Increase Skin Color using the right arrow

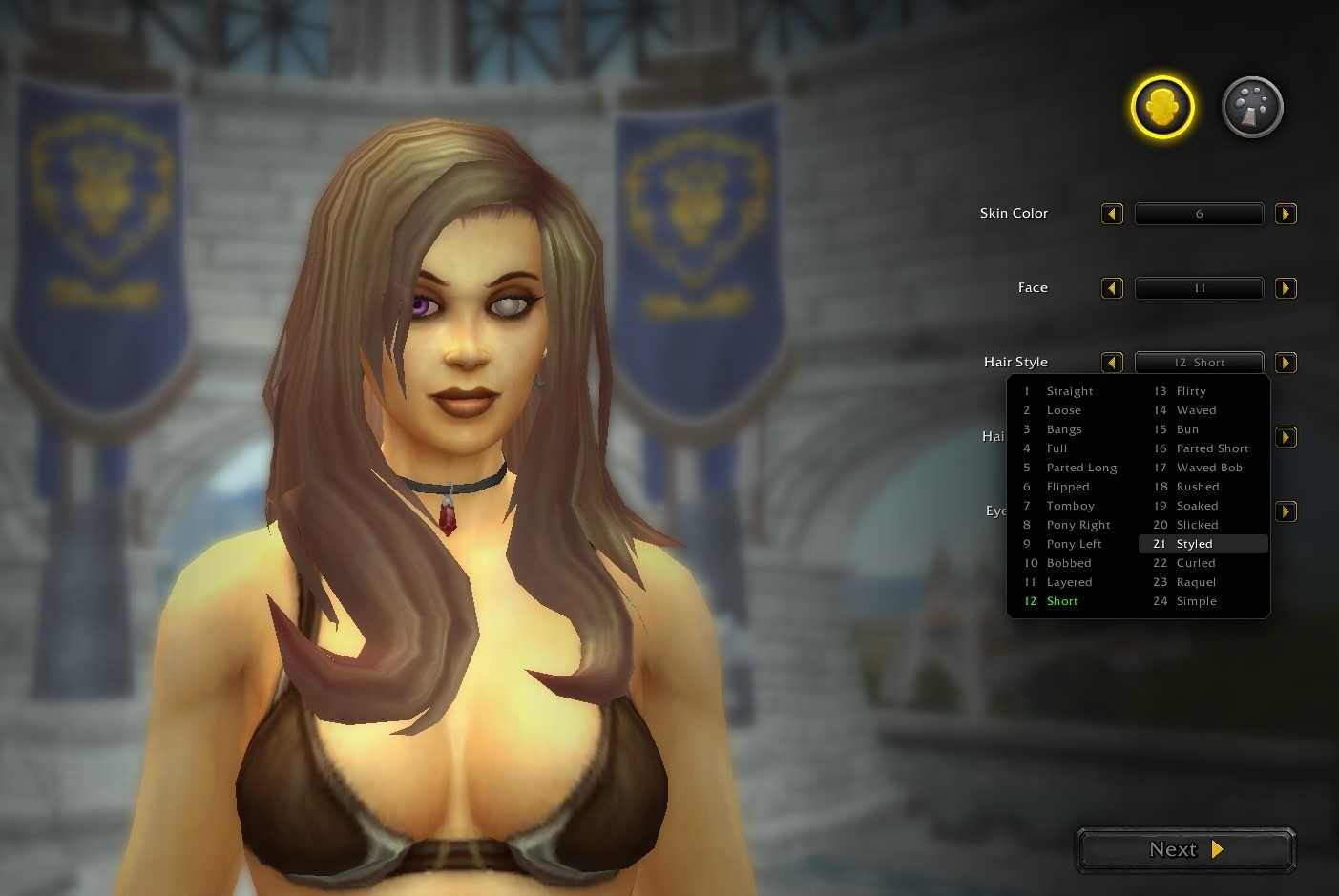click(1286, 213)
